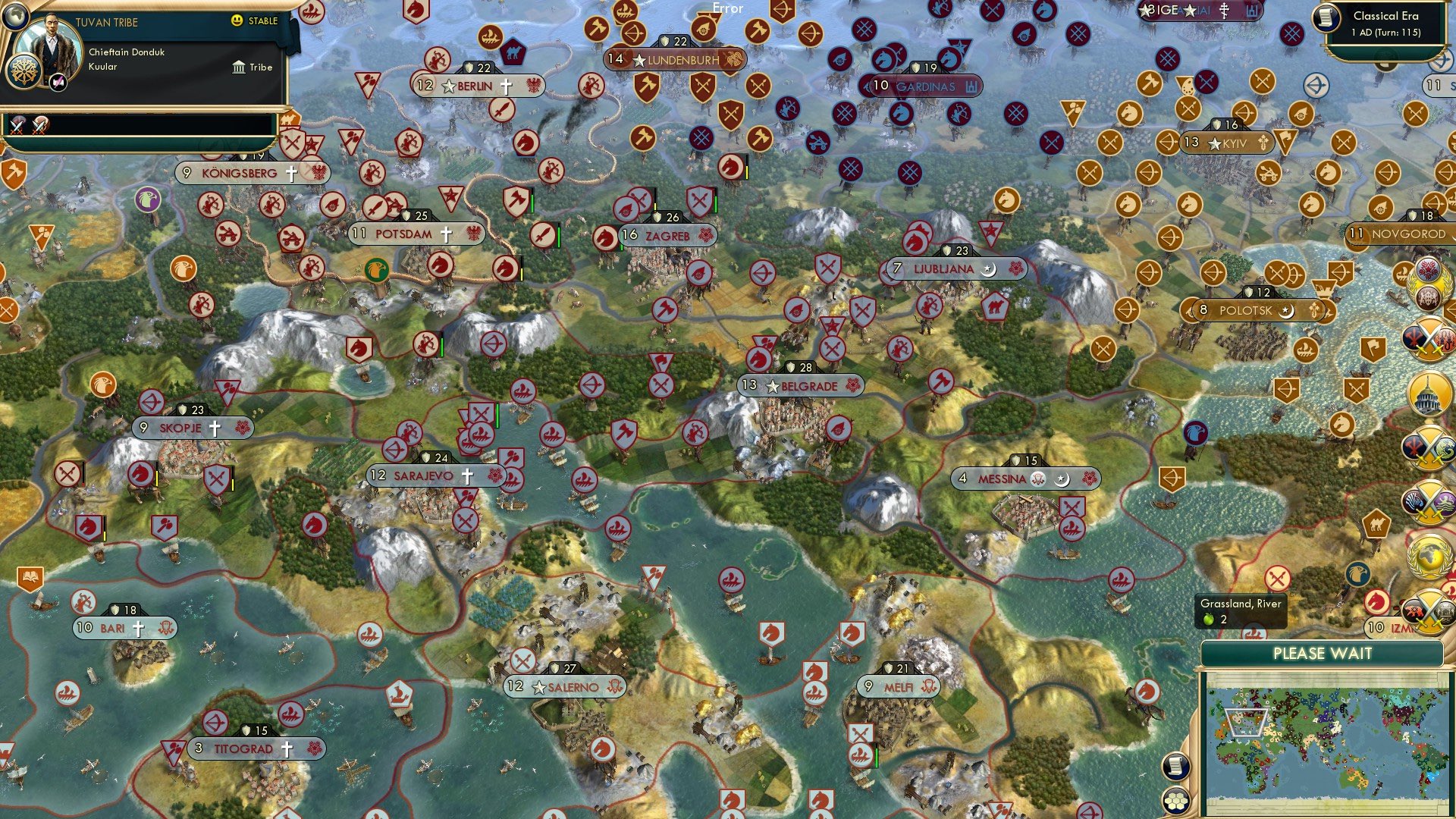Open the globe overview icon at top-left
This screenshot has height=819, width=1456.
pos(15,17)
